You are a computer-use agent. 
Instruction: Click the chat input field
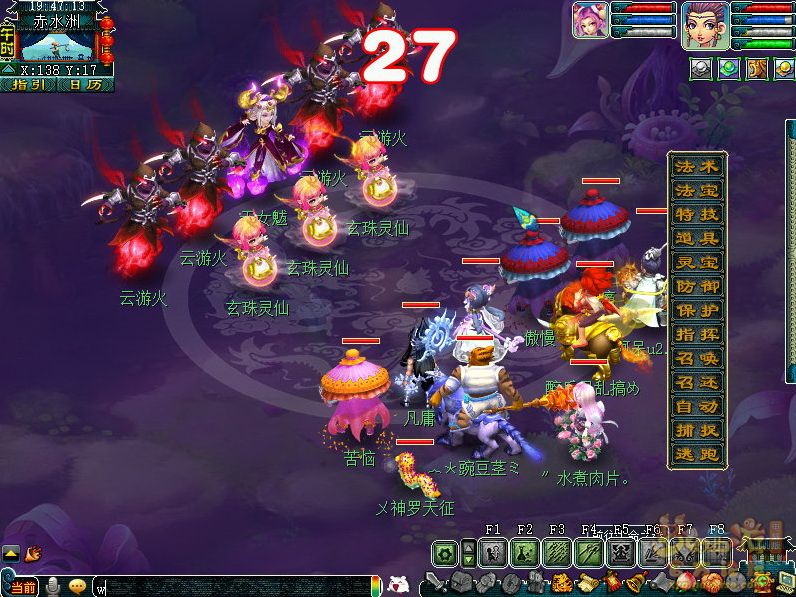(232, 585)
